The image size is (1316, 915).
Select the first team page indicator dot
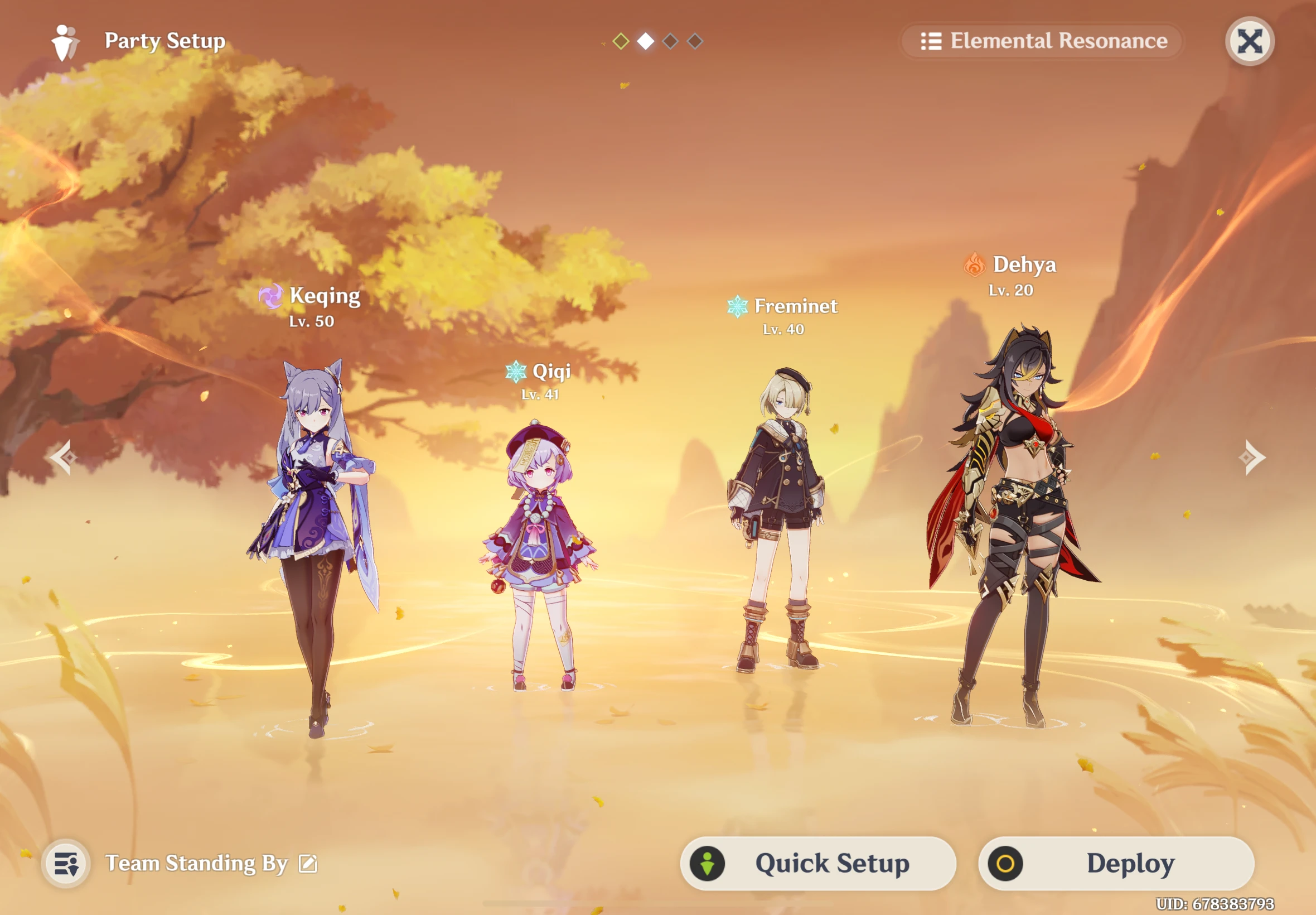tap(621, 41)
